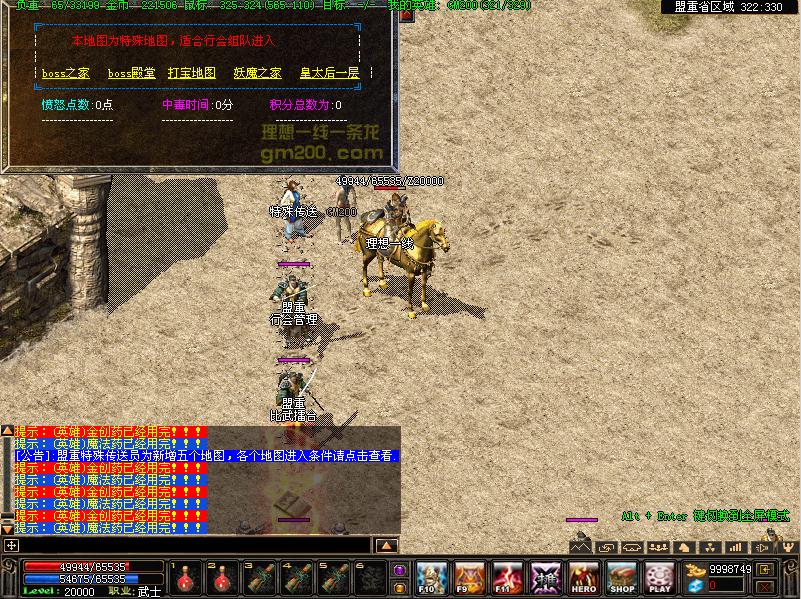Open the radiation-symbol toolbar icon
The width and height of the screenshot is (801, 599).
(711, 547)
